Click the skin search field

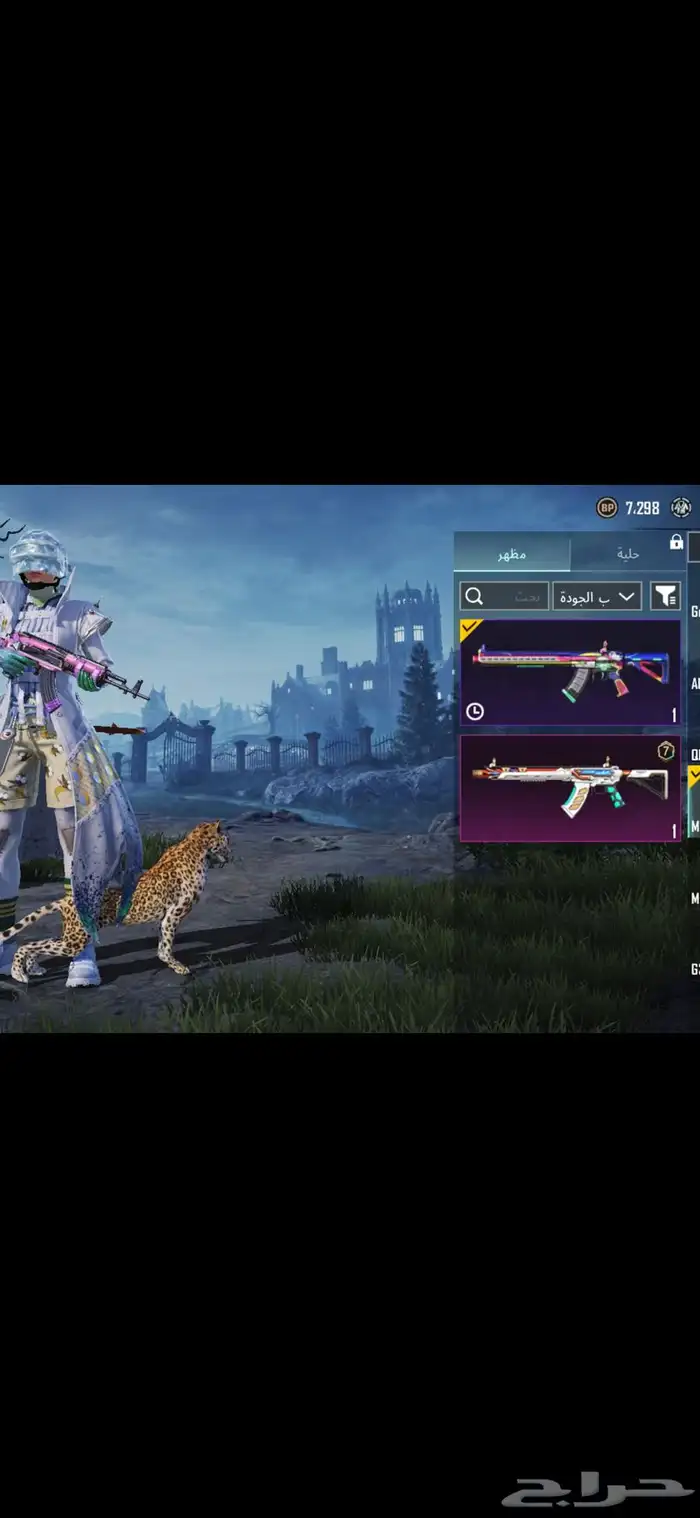click(x=504, y=597)
